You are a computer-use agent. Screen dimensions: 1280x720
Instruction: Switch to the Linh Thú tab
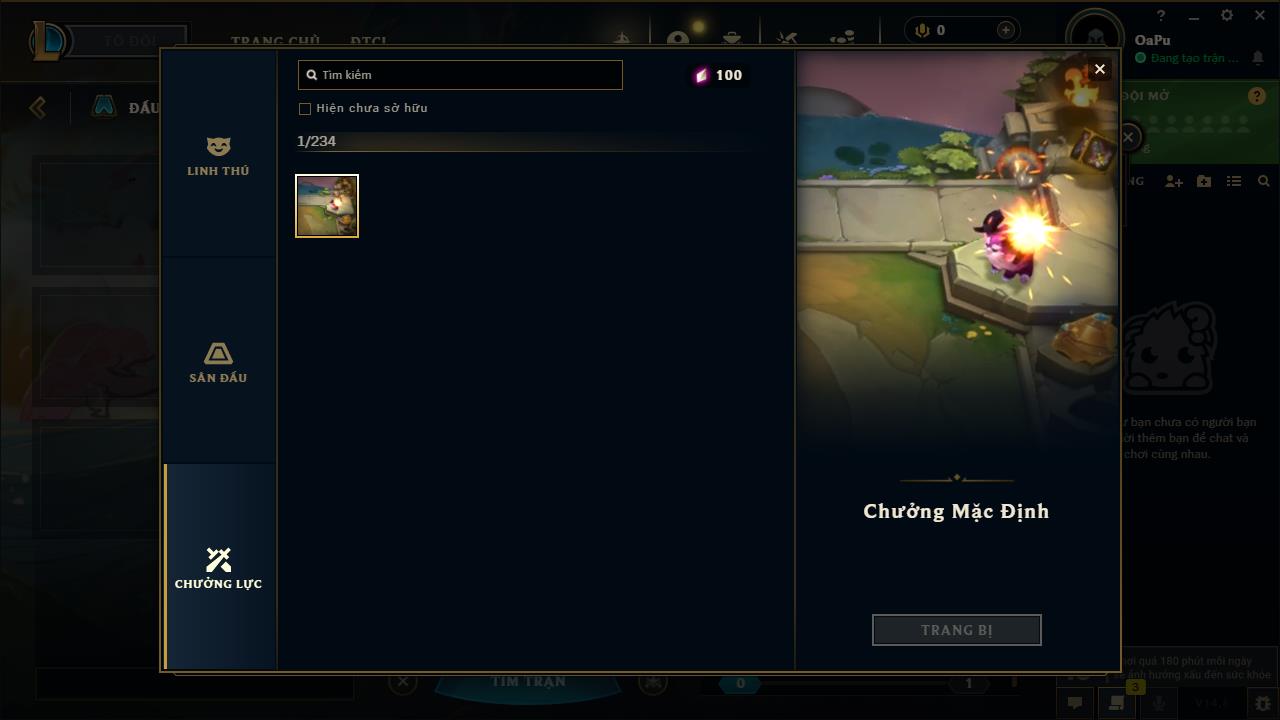(x=218, y=157)
